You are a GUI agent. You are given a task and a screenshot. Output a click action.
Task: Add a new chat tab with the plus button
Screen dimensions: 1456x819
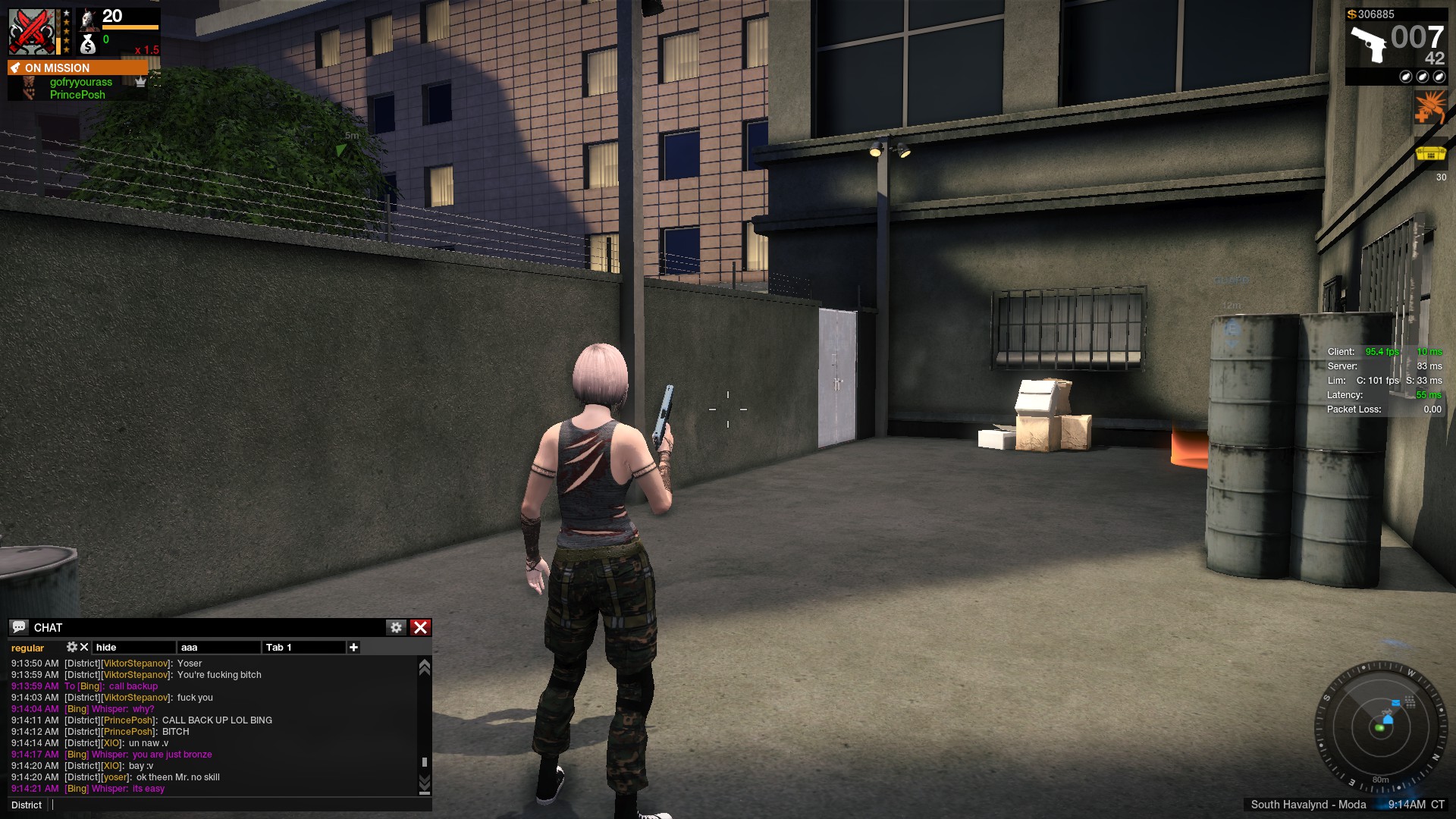point(353,647)
